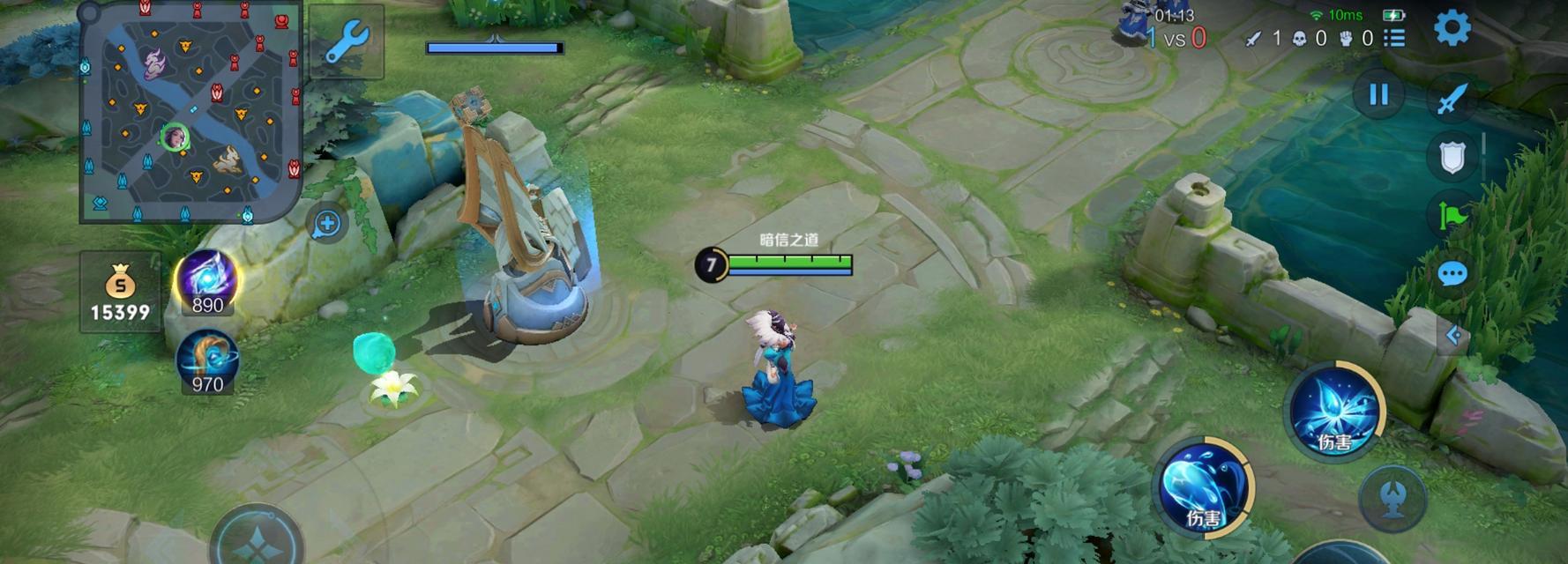Open the settings gear menu

[x=1452, y=28]
